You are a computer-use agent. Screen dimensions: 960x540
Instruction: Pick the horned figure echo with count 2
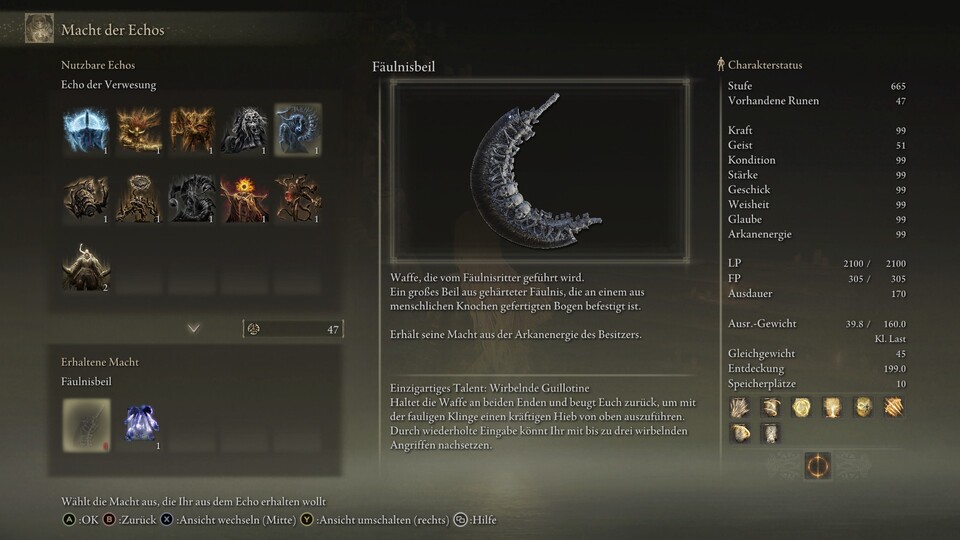tap(85, 267)
